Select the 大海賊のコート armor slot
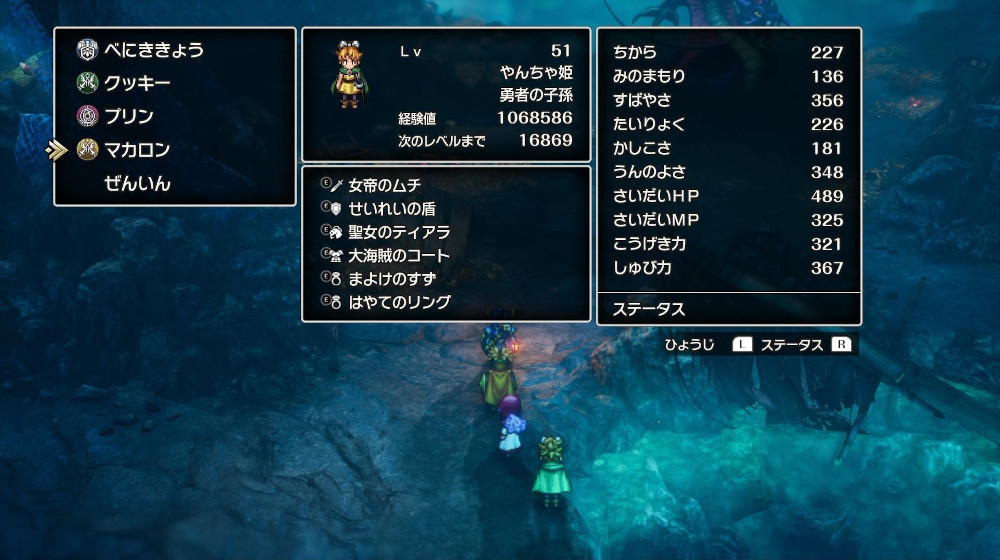1000x560 pixels. (x=398, y=255)
